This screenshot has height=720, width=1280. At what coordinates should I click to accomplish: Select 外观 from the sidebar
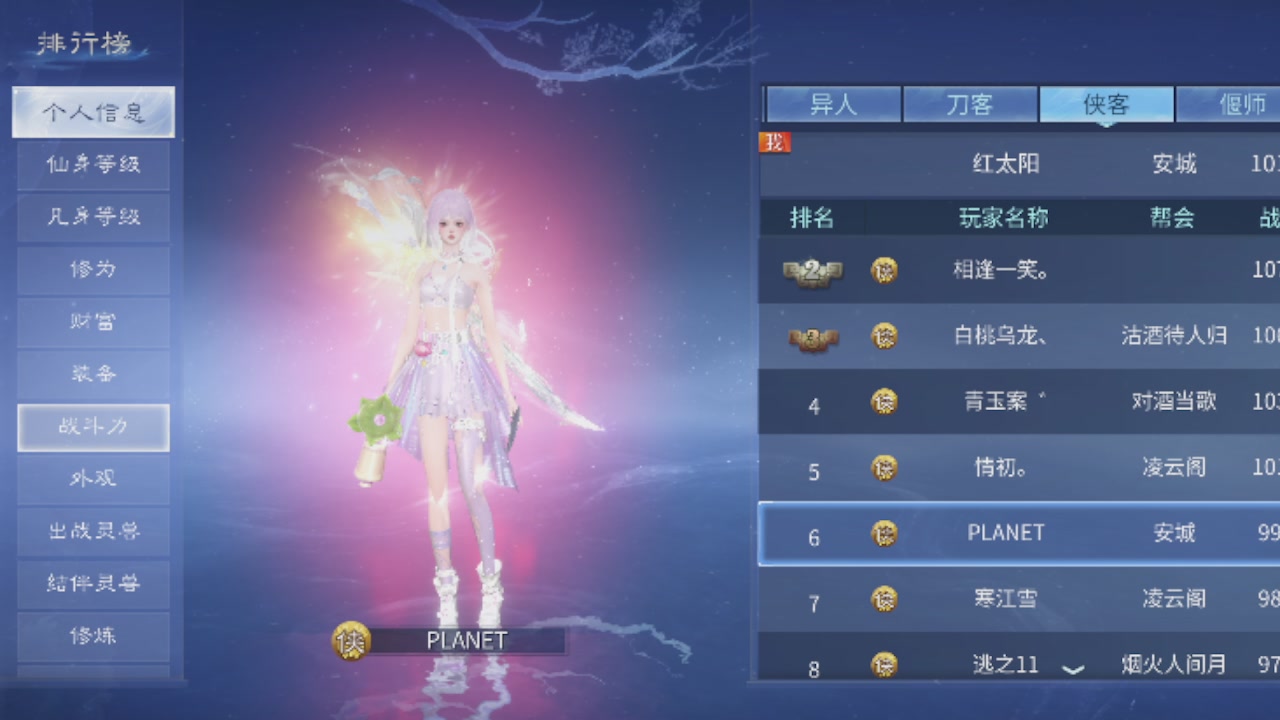pyautogui.click(x=93, y=479)
